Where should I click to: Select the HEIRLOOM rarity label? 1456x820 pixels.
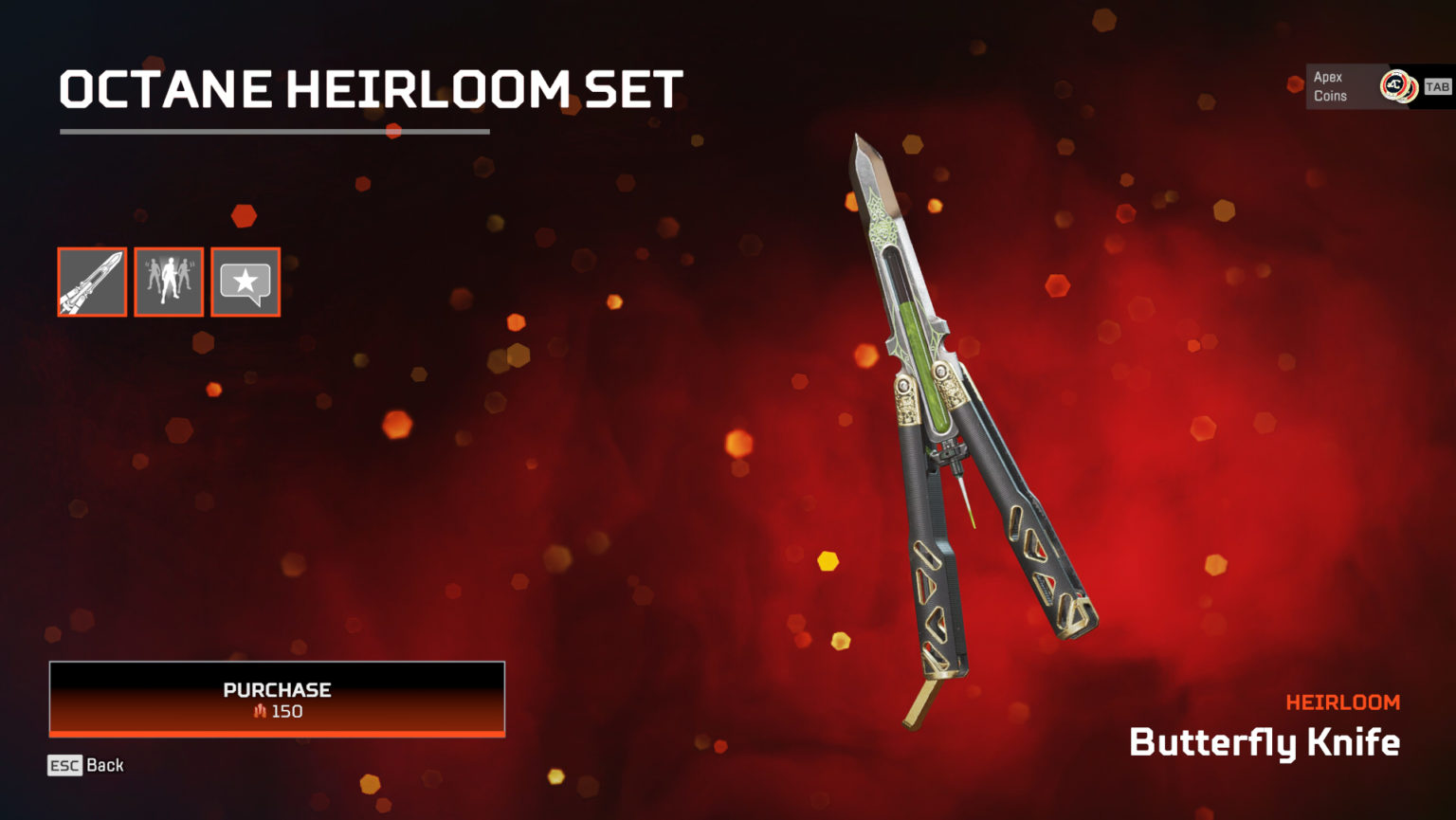point(1343,702)
